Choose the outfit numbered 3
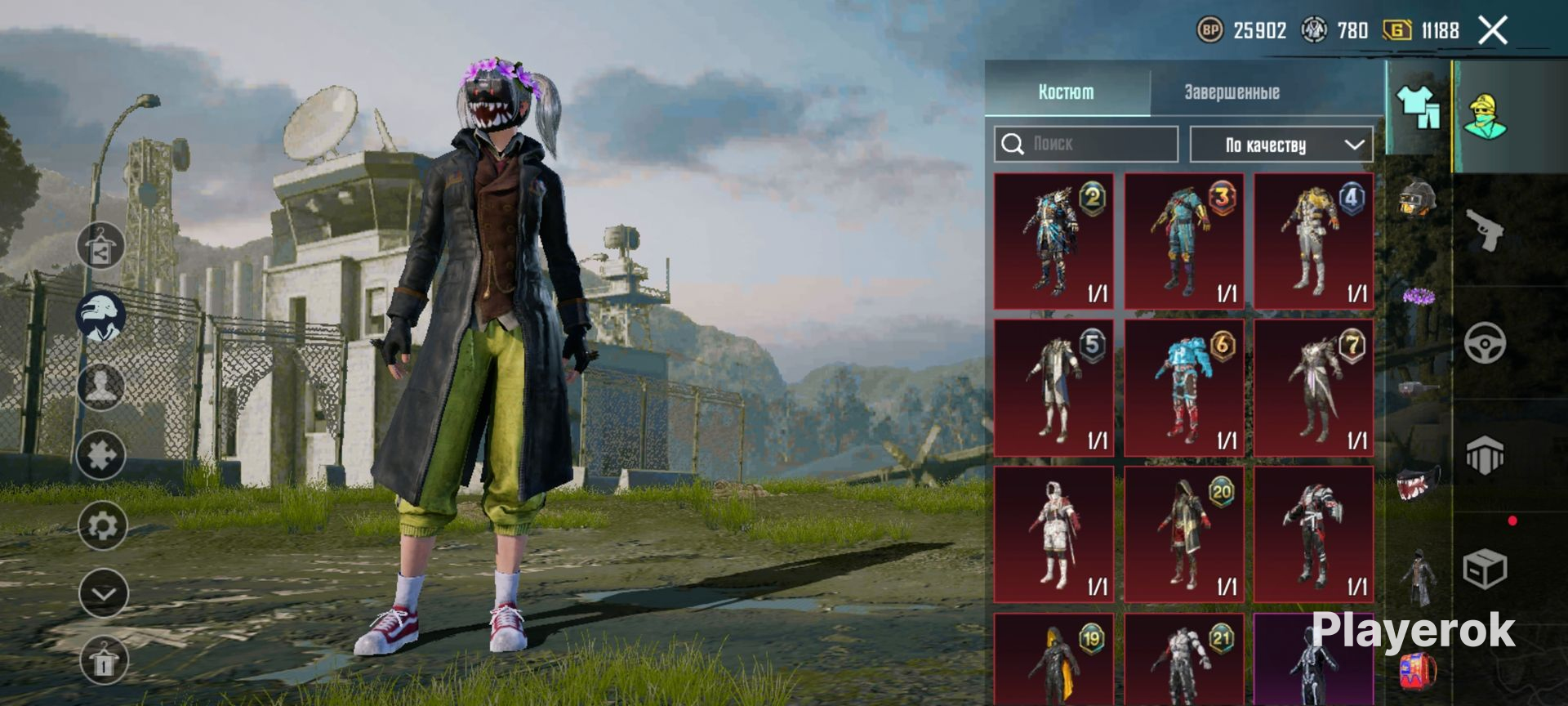Image resolution: width=1568 pixels, height=706 pixels. (1183, 241)
